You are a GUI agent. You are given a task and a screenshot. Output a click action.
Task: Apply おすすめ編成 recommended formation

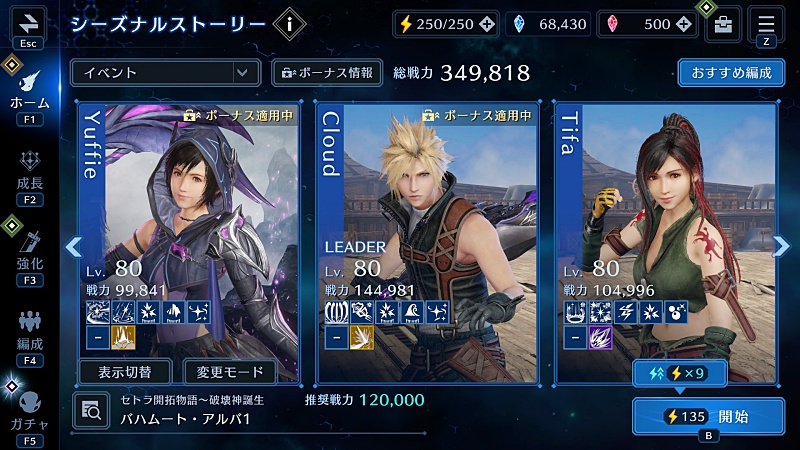[731, 72]
